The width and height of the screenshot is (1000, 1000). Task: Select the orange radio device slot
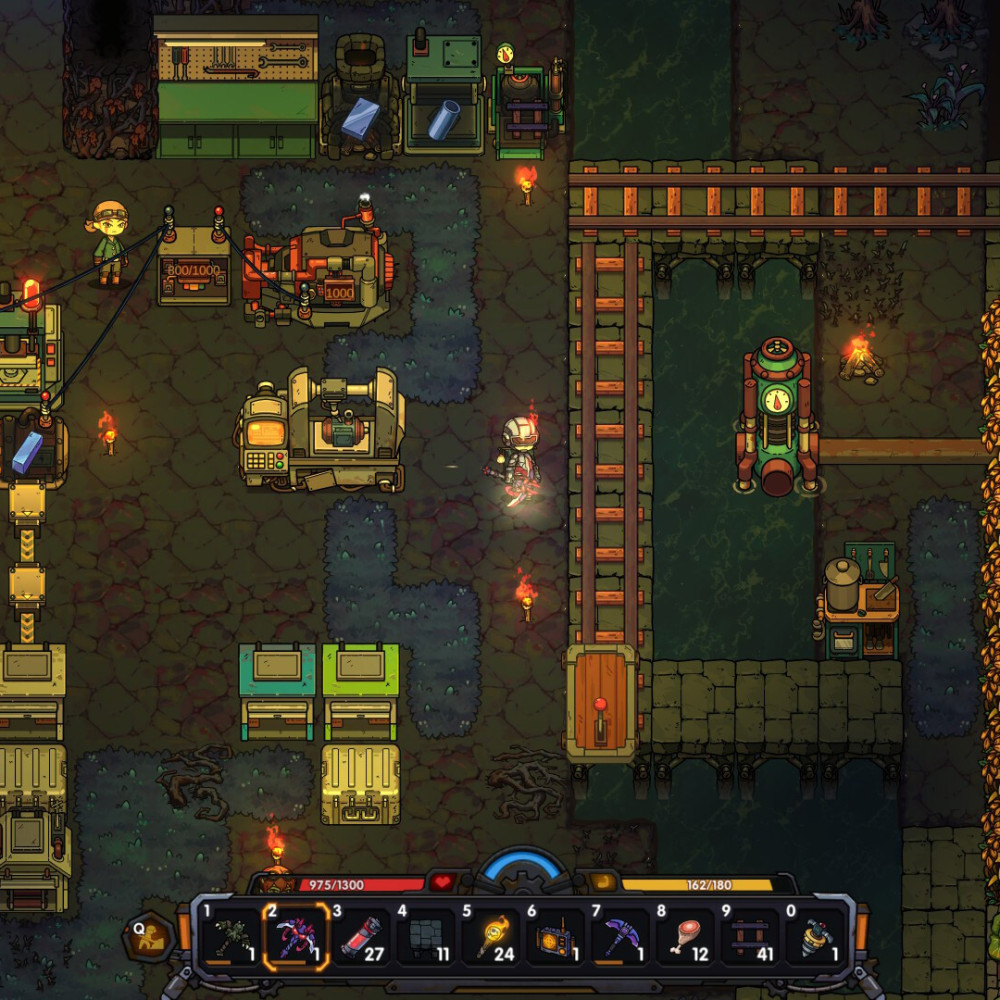click(555, 937)
